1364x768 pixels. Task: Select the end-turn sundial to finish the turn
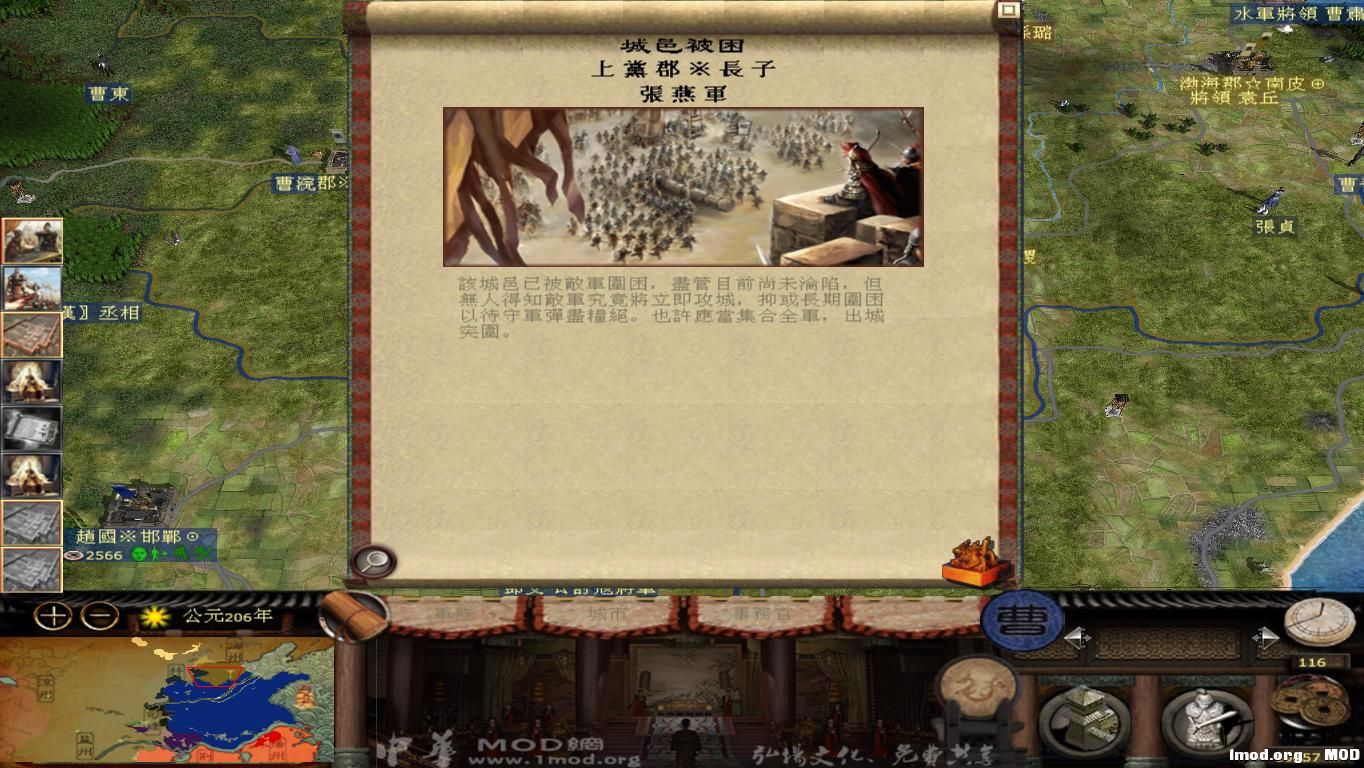pyautogui.click(x=1322, y=622)
